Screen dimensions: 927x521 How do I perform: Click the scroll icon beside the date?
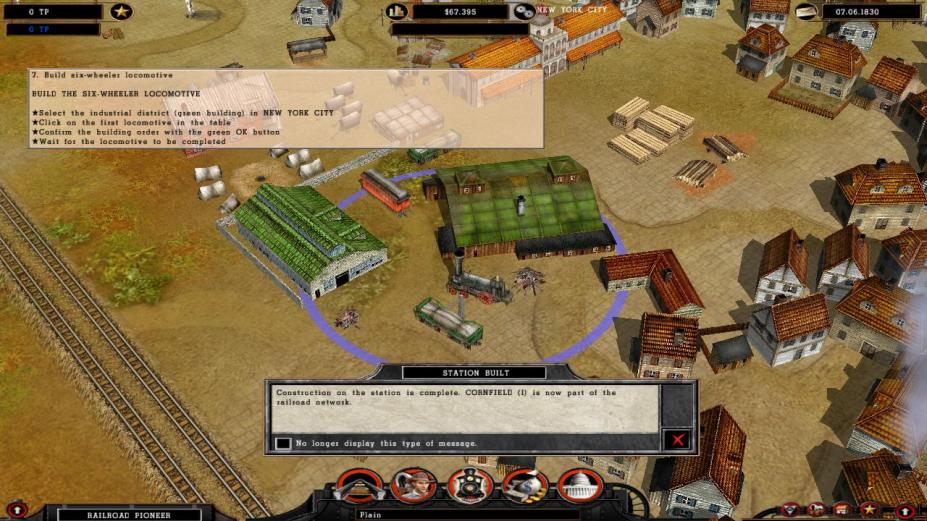(806, 12)
